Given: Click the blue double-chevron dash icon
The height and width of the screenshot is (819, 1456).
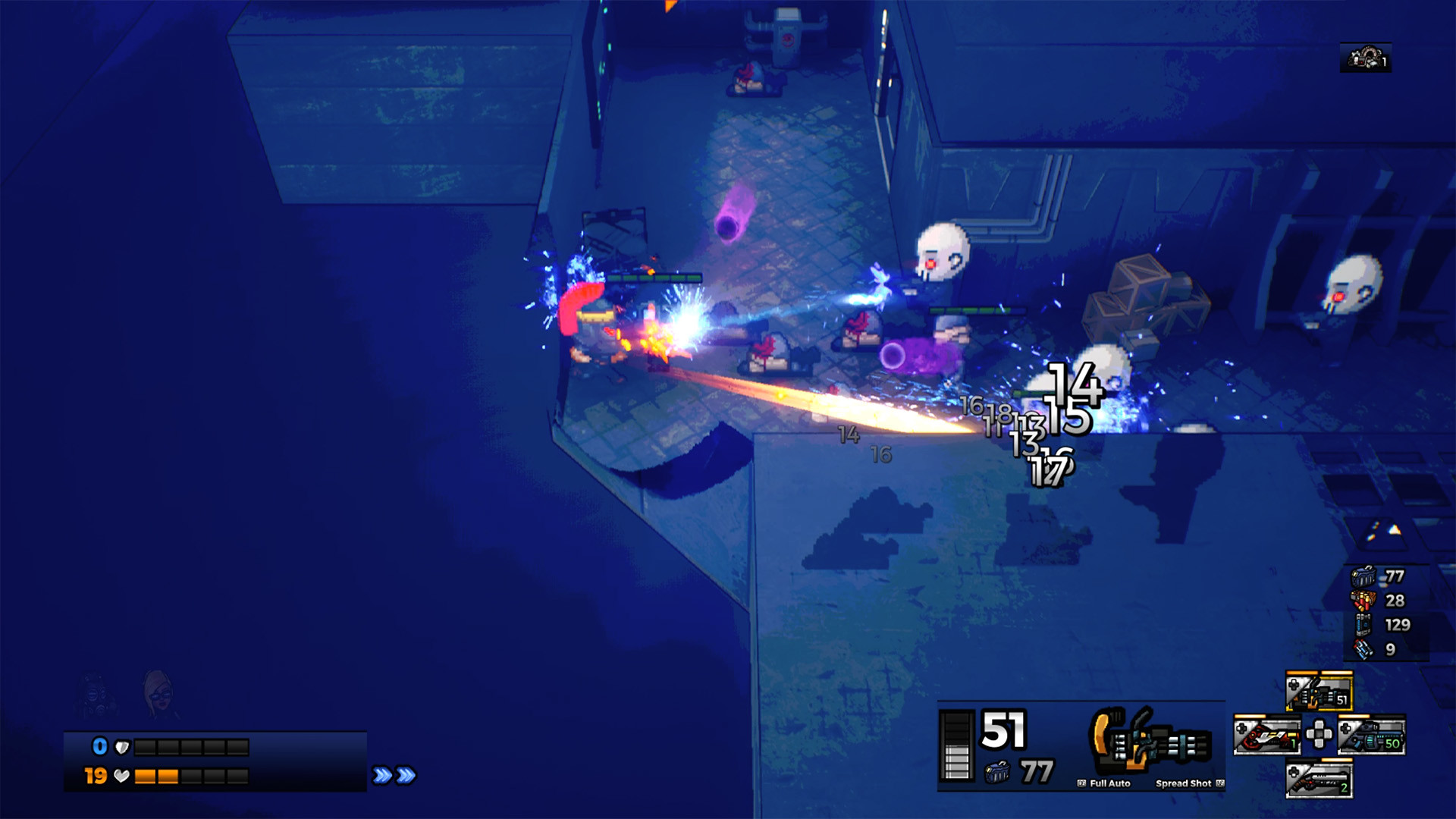Looking at the screenshot, I should [x=394, y=775].
